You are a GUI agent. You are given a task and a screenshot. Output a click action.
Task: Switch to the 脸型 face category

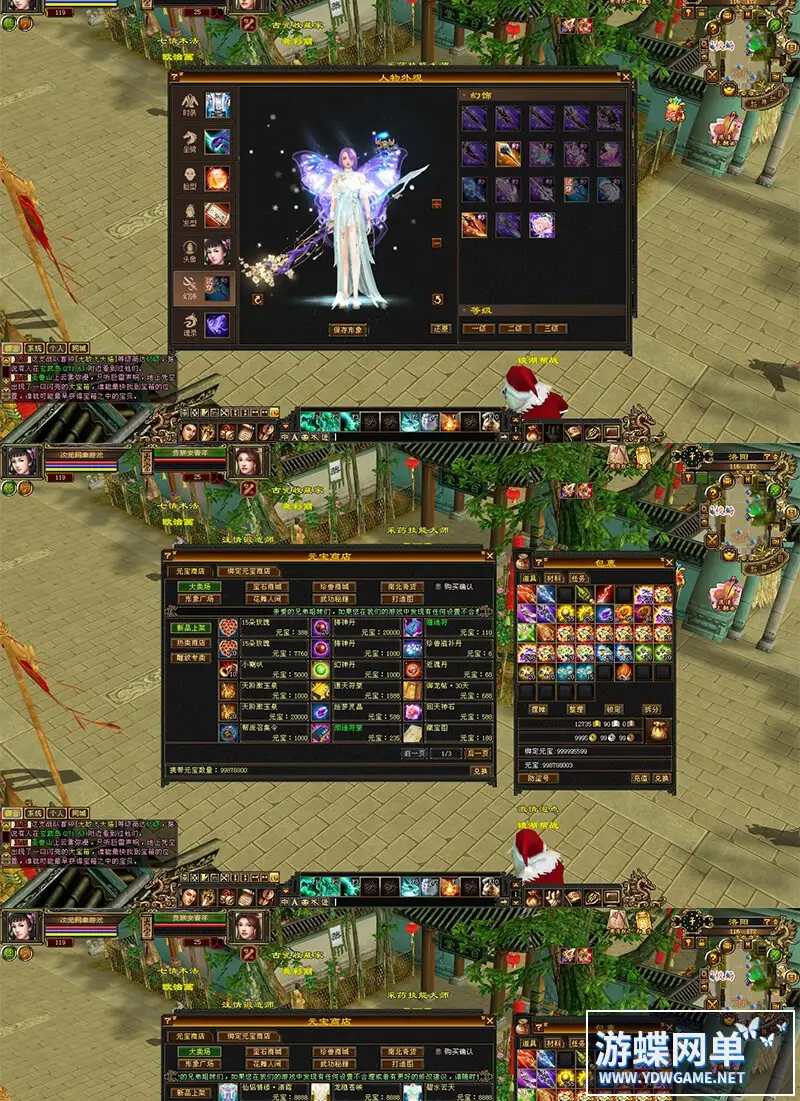point(204,178)
